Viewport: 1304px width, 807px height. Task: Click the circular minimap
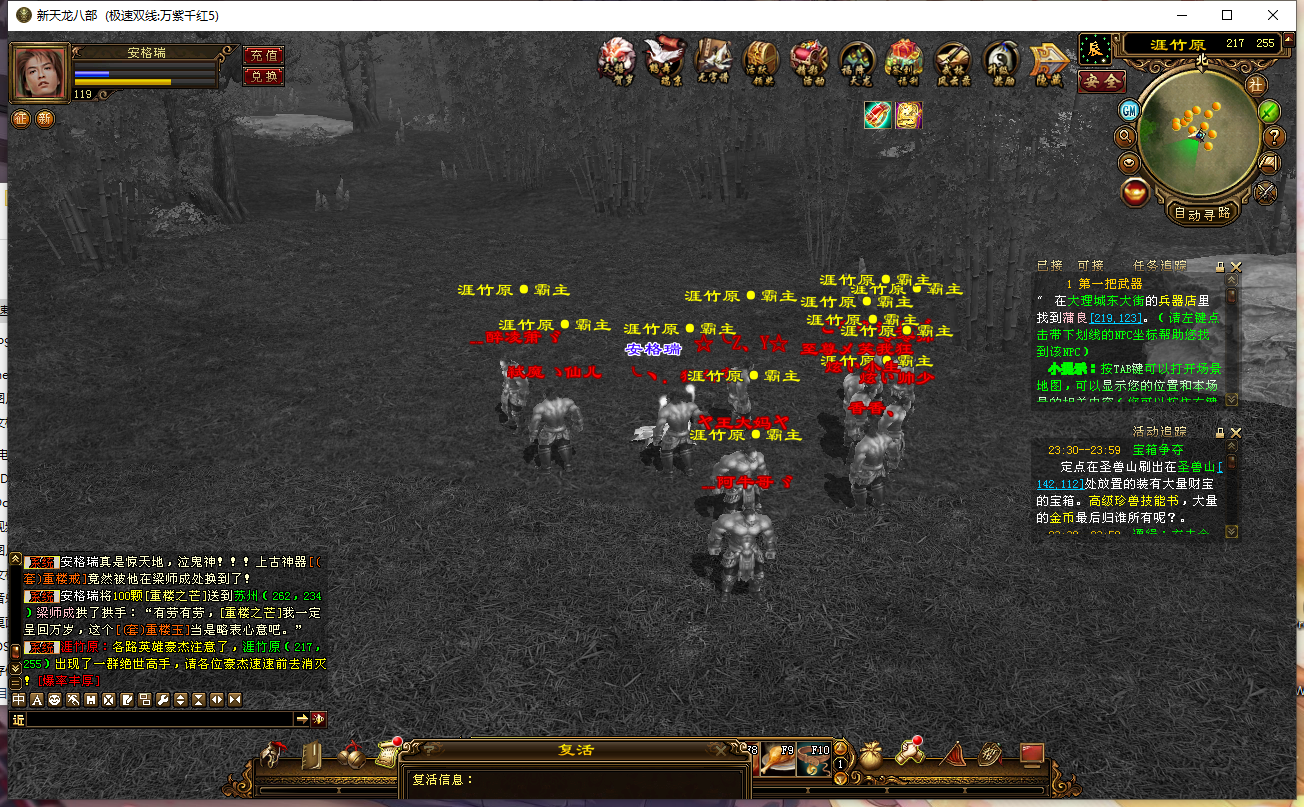(x=1199, y=132)
